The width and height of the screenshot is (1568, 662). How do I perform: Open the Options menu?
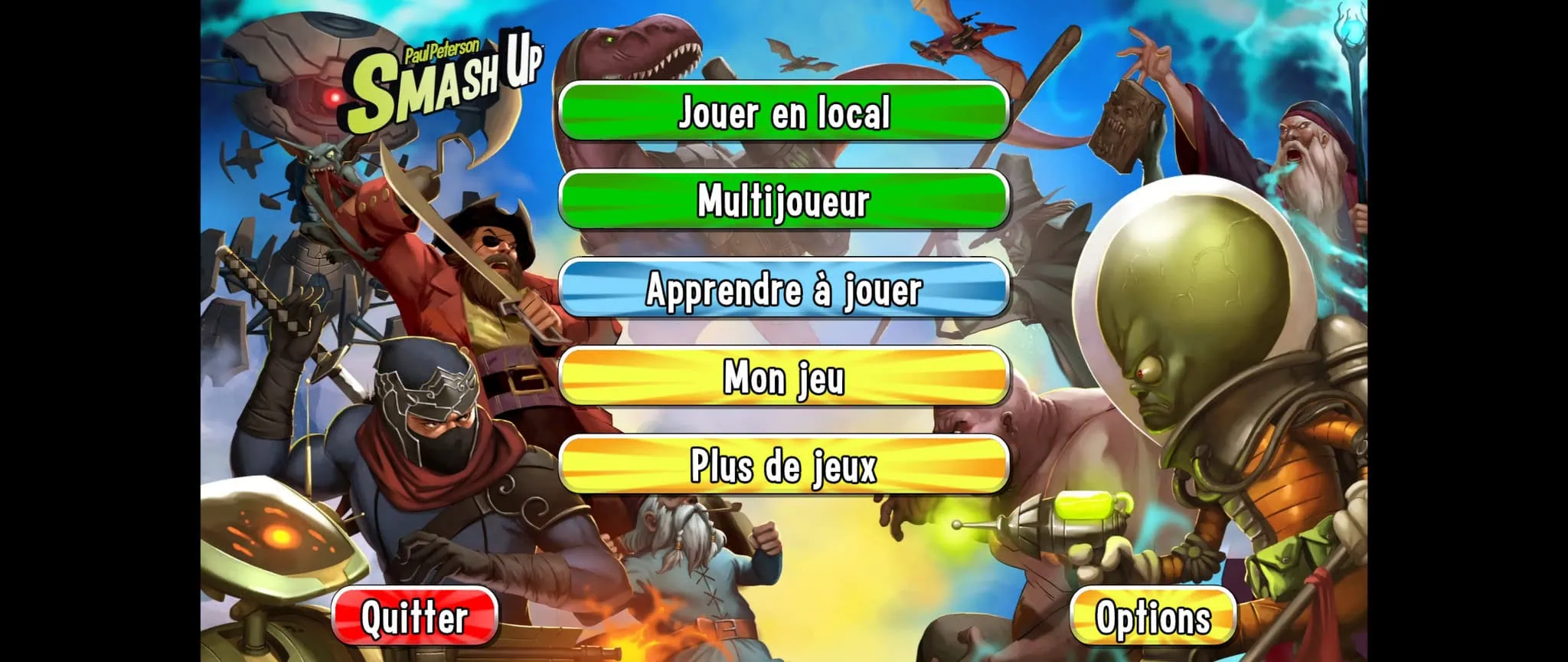pyautogui.click(x=1152, y=617)
